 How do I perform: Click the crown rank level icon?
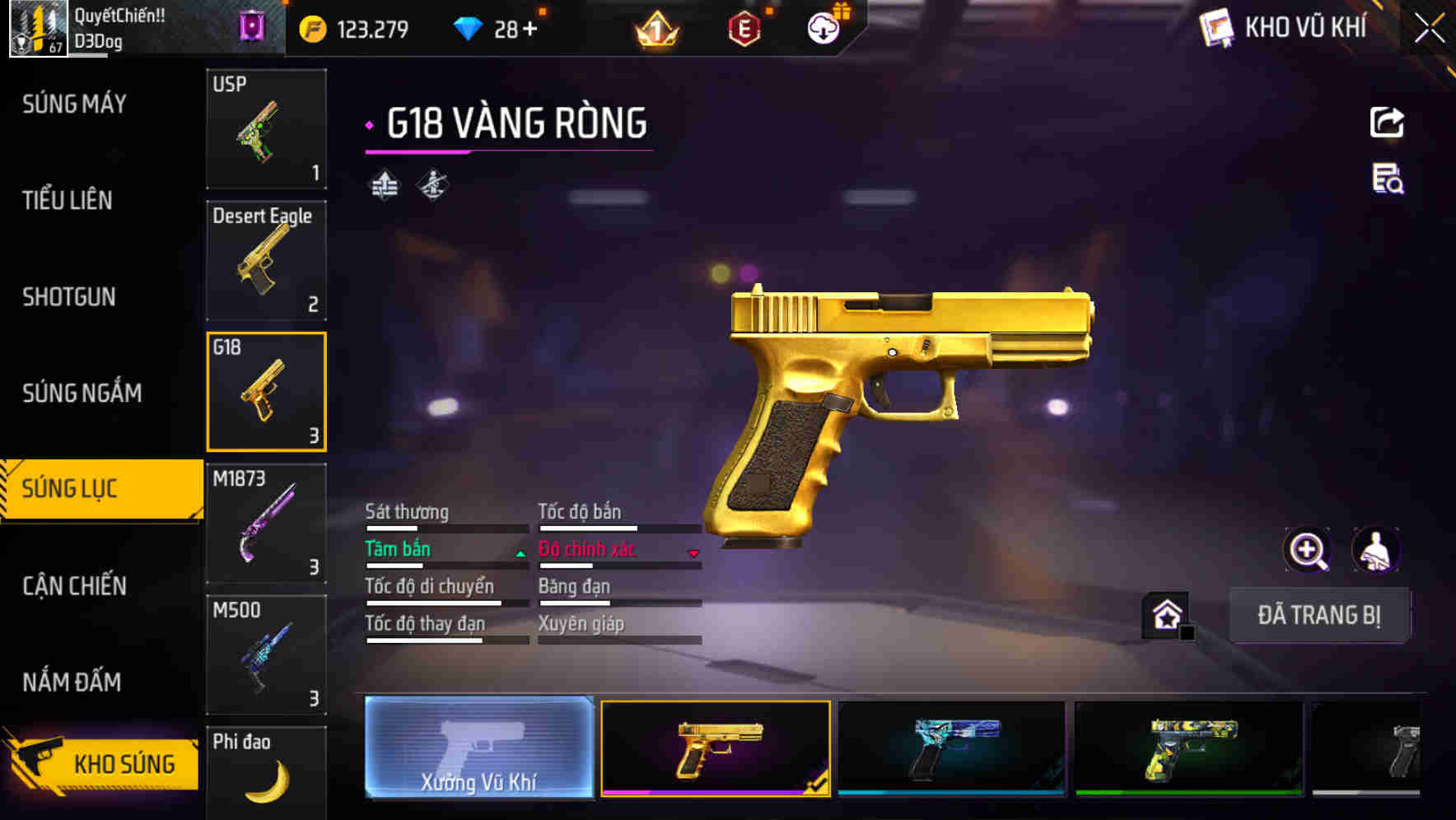pos(655,27)
